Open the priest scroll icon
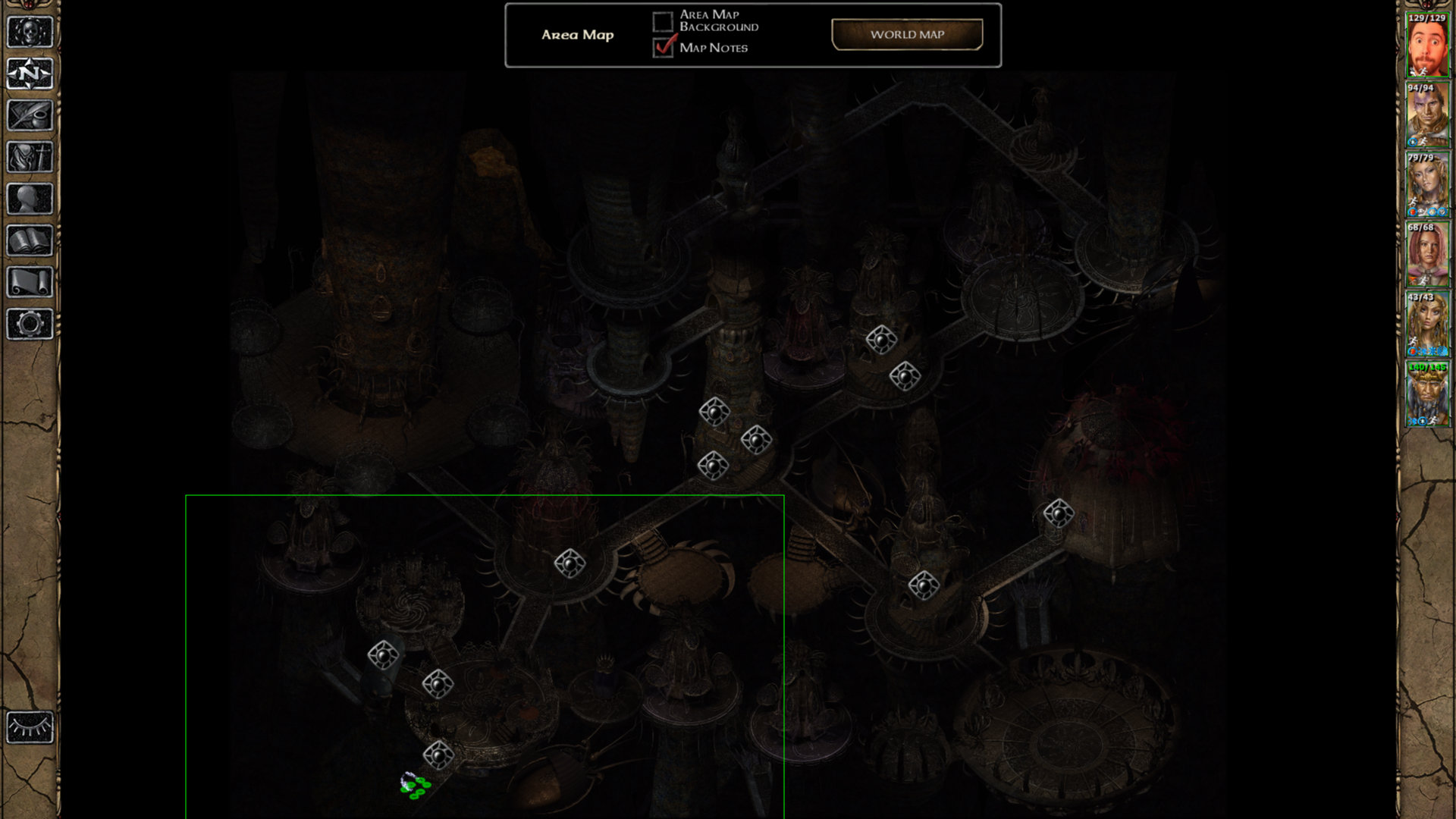Viewport: 1456px width, 819px height. tap(30, 283)
